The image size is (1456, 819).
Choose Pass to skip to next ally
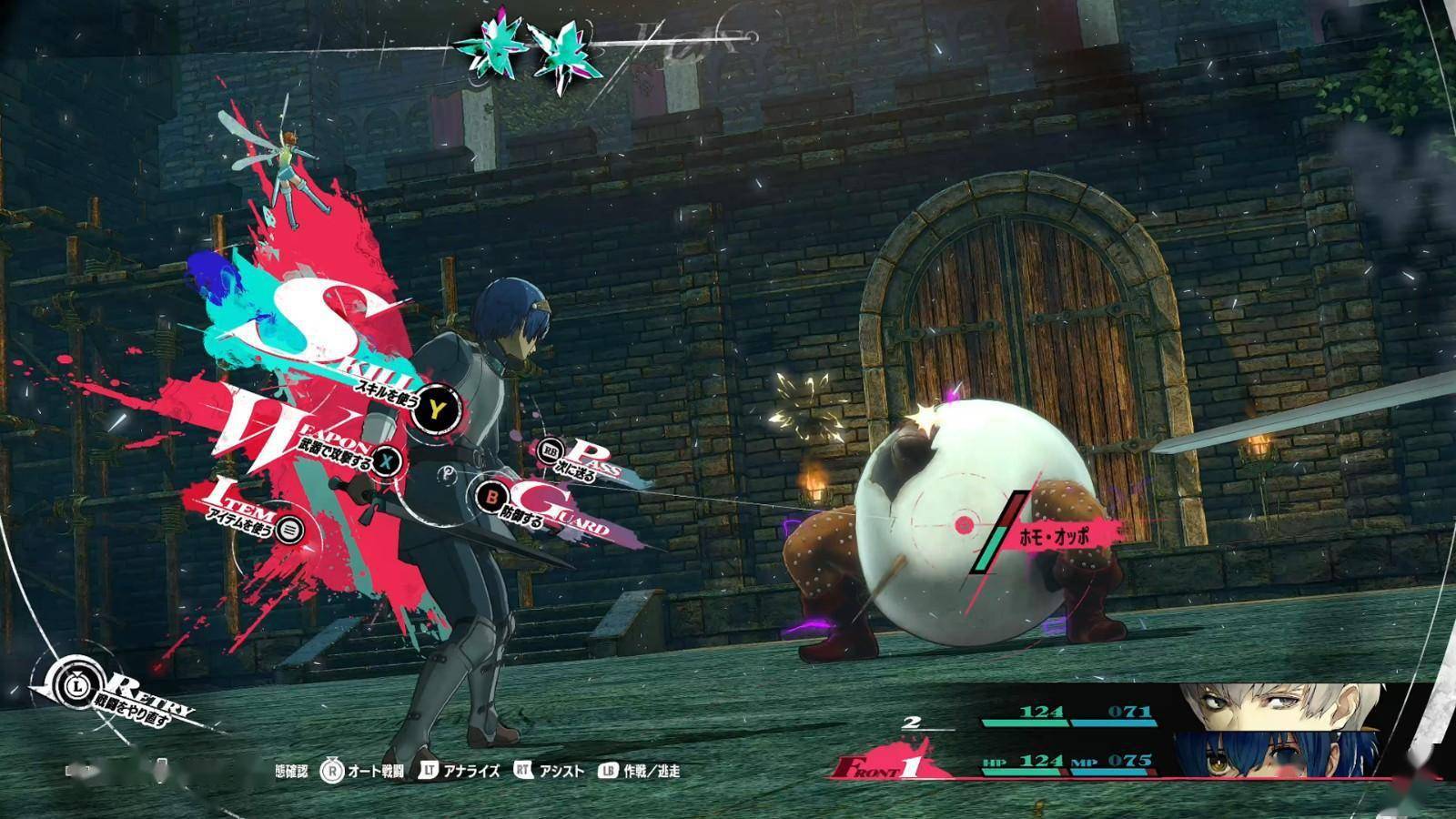tap(551, 450)
